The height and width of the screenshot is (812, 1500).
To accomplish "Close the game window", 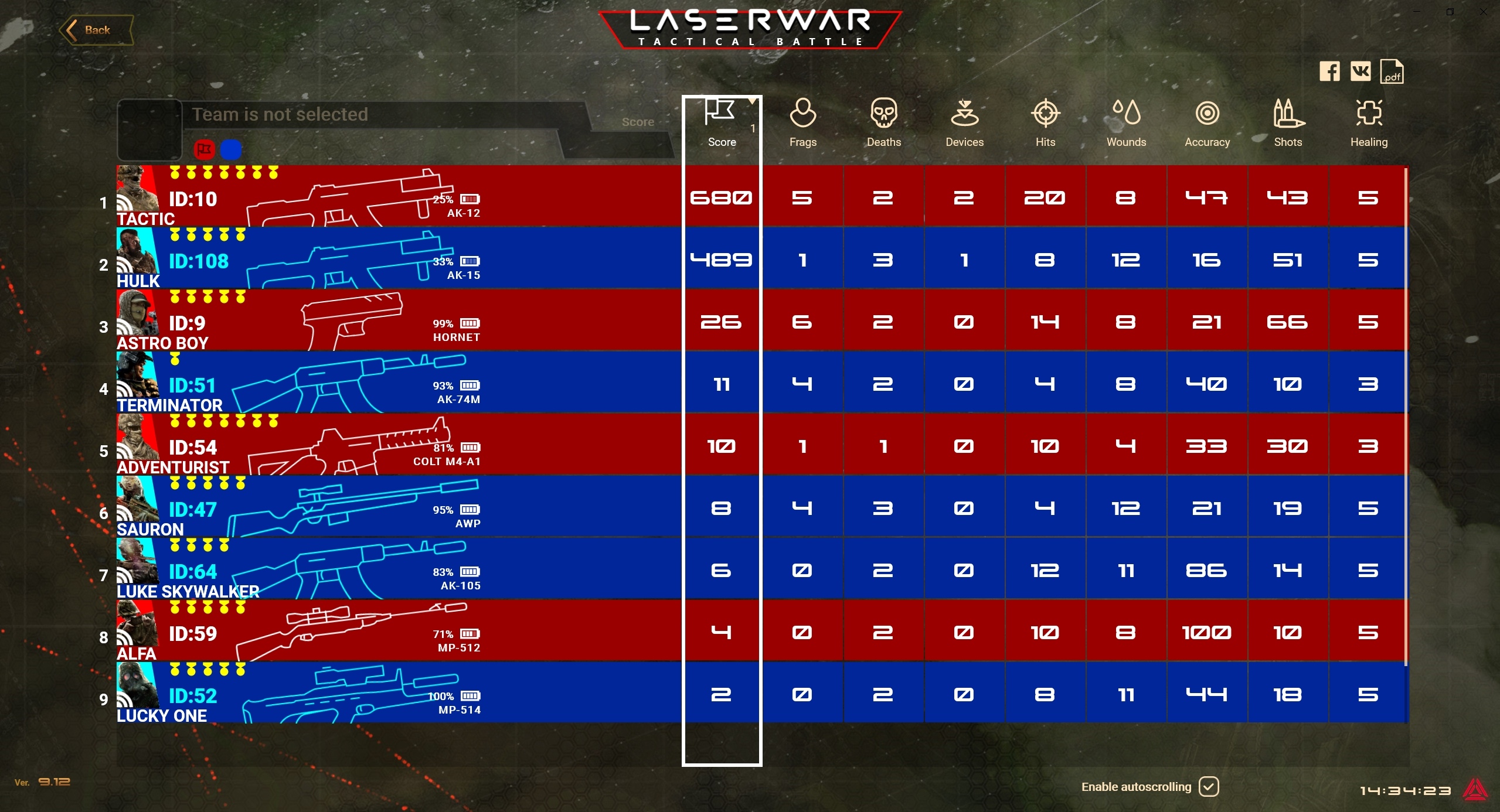I will [1484, 12].
